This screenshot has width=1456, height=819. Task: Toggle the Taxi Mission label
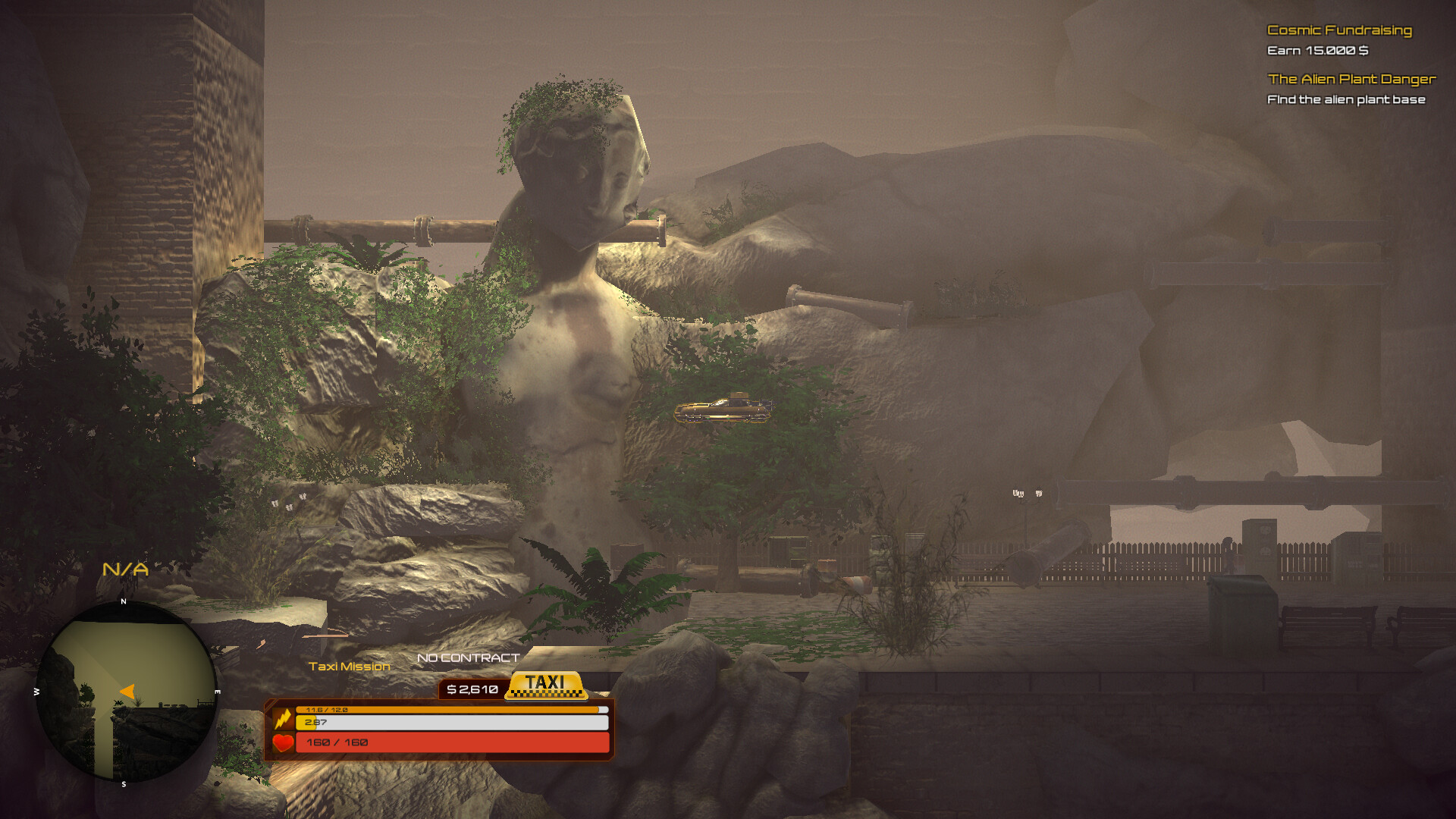click(x=349, y=667)
